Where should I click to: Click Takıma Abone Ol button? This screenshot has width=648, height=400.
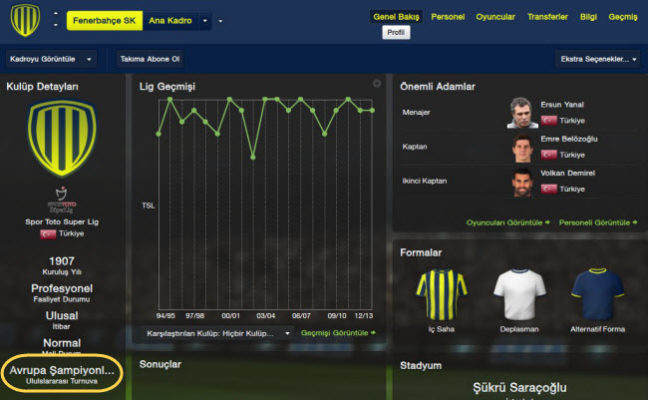tap(150, 59)
